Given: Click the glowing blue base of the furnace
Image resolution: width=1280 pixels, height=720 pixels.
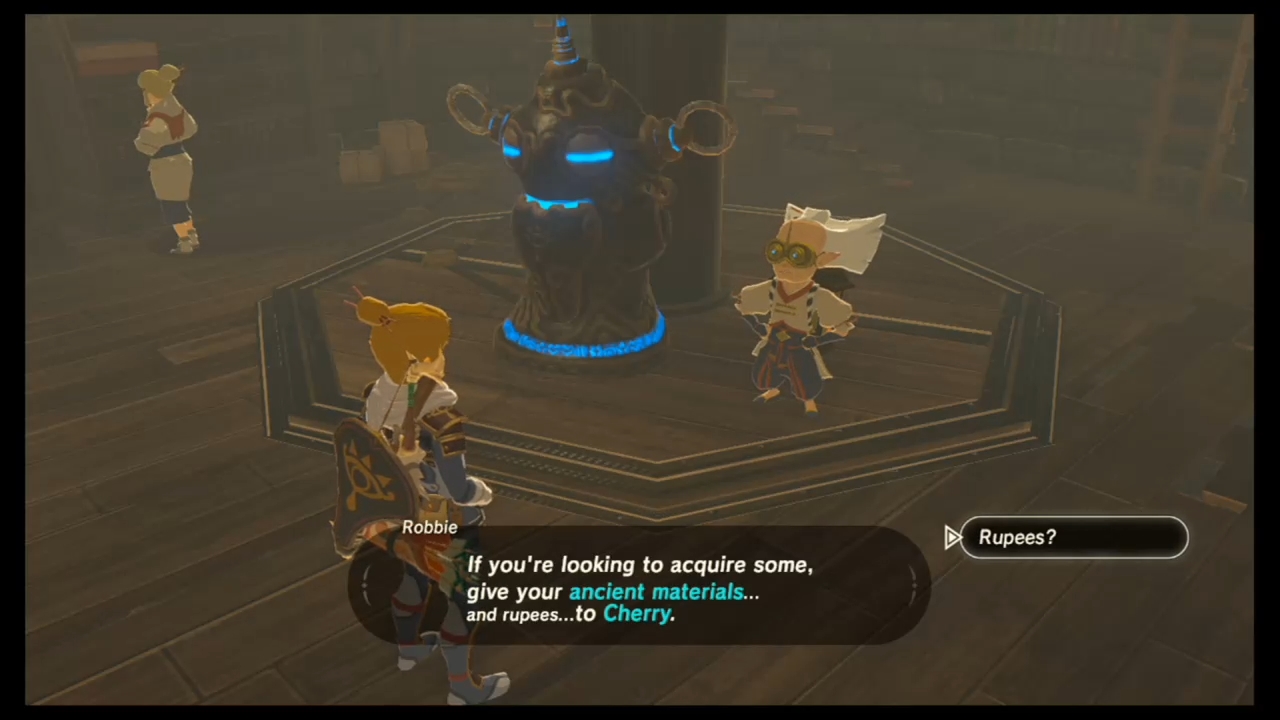Looking at the screenshot, I should point(580,340).
